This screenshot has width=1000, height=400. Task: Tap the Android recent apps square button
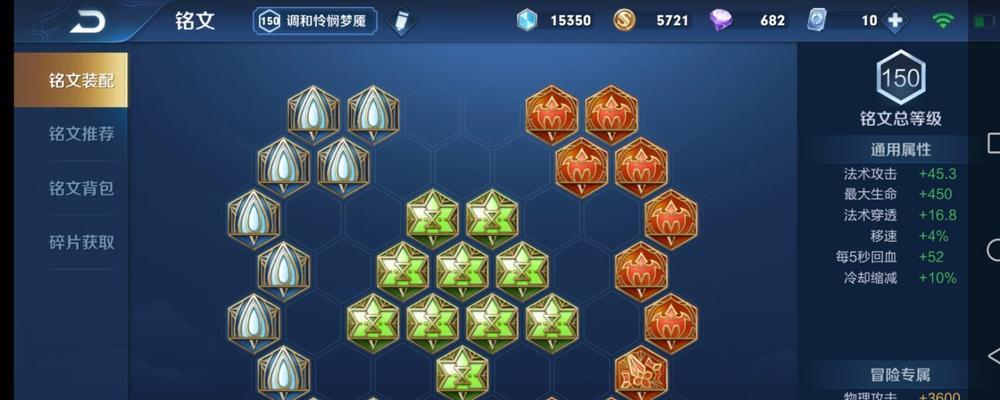click(x=993, y=142)
